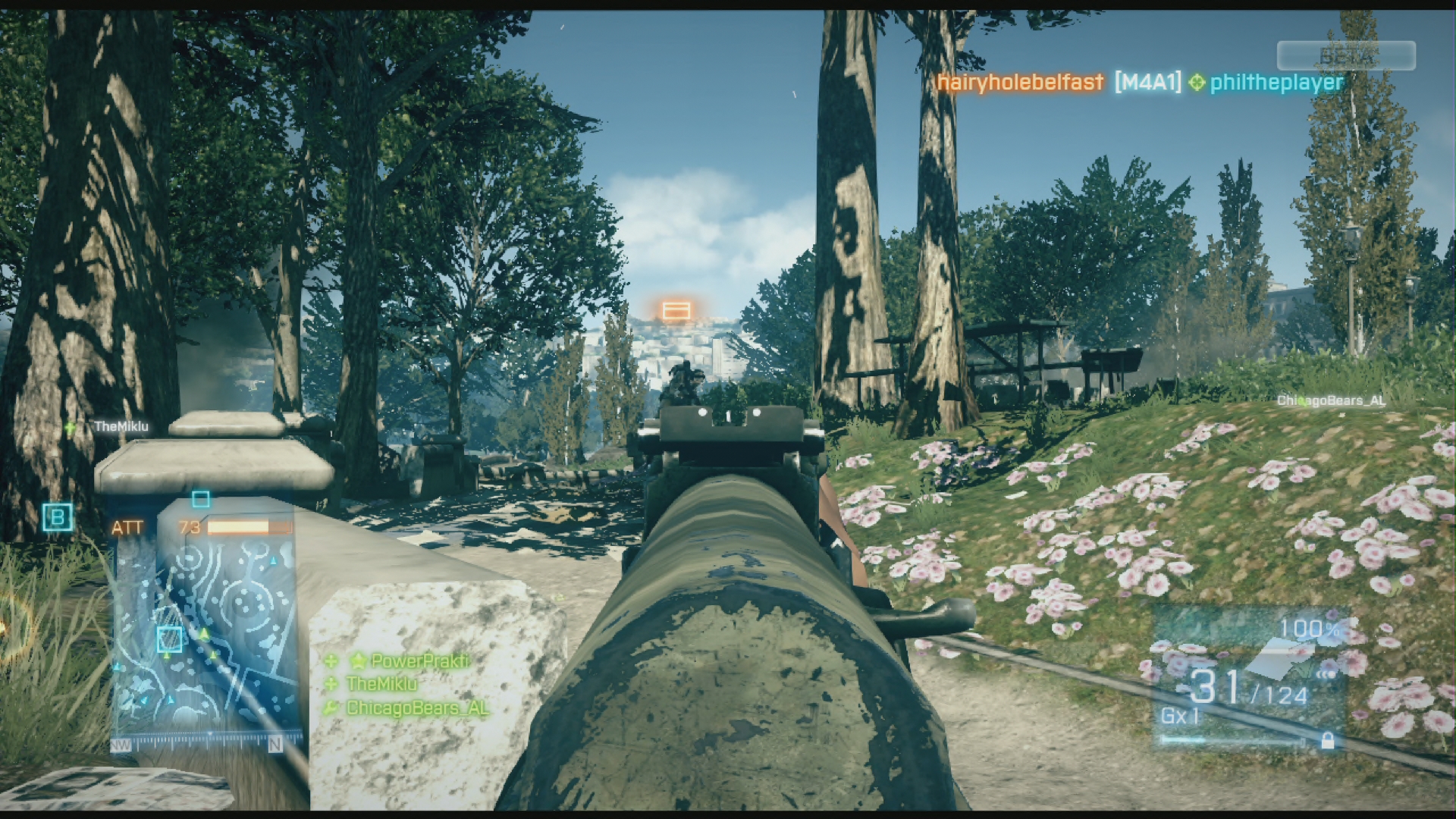
Task: Click the compass strip below minimap
Action: coord(199,745)
